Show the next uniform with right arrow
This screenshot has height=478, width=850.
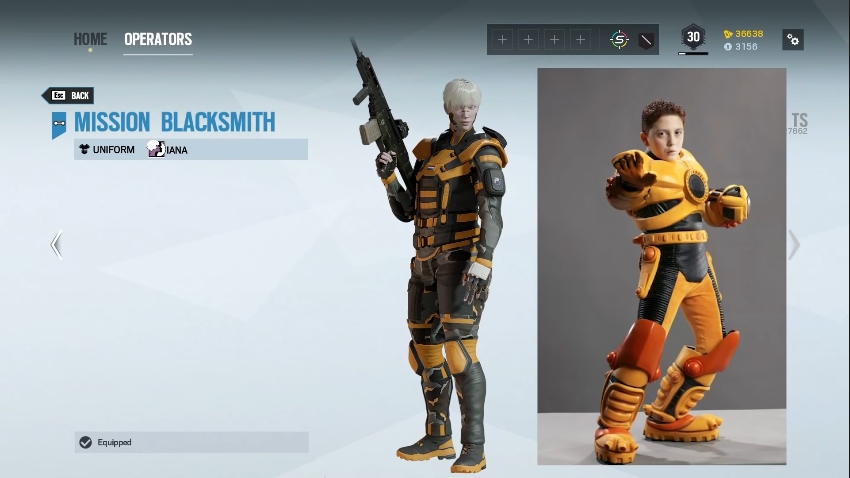point(794,245)
